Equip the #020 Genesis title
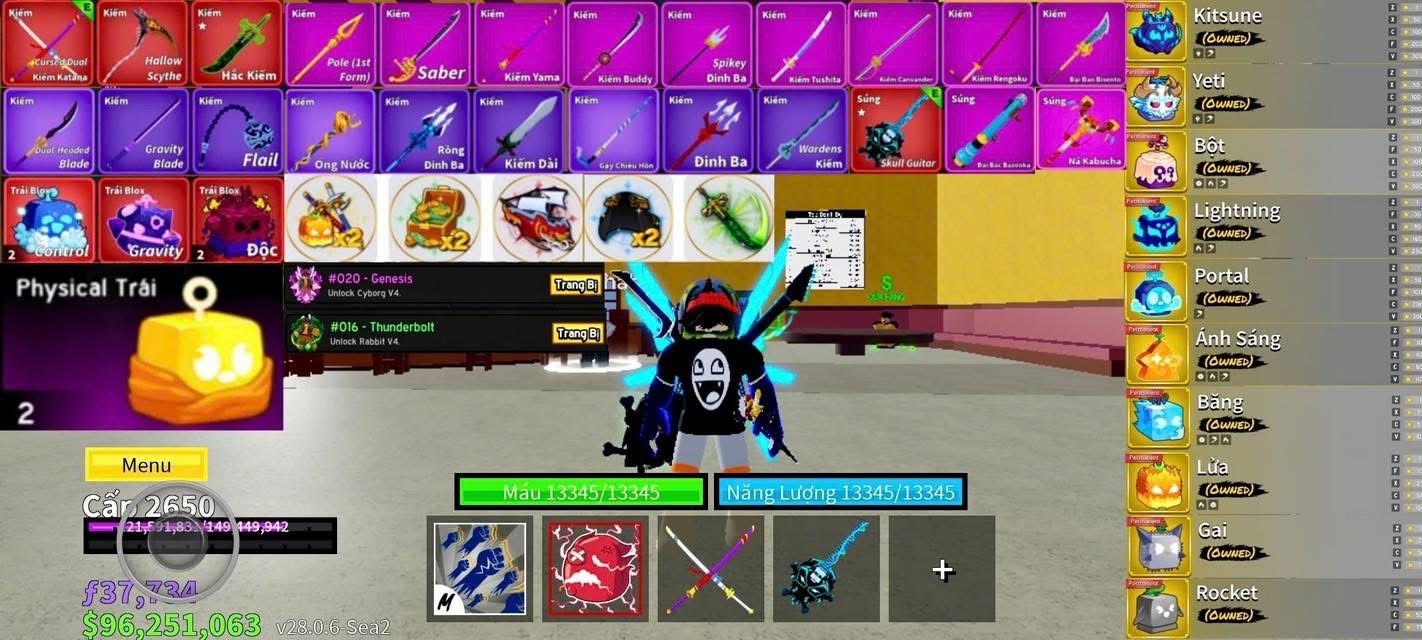Screen dimensions: 1422x640 point(577,286)
